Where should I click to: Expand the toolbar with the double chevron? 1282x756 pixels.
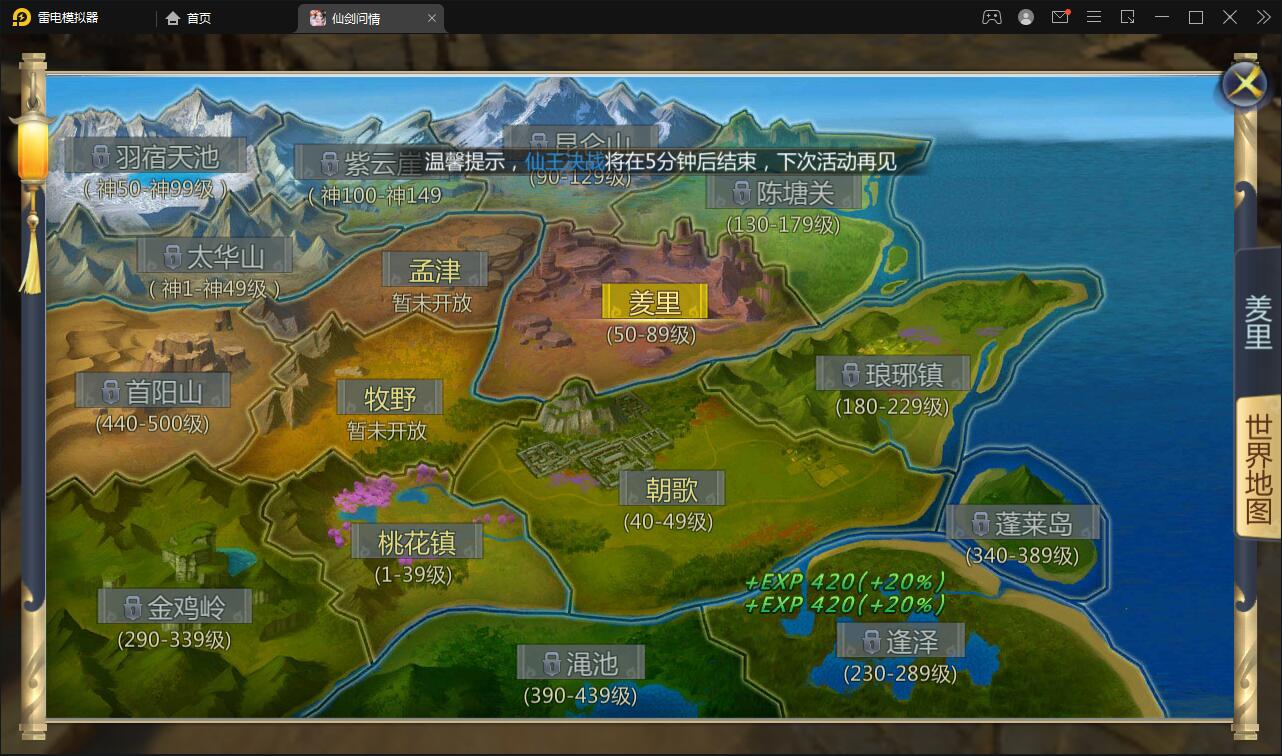[x=1262, y=17]
